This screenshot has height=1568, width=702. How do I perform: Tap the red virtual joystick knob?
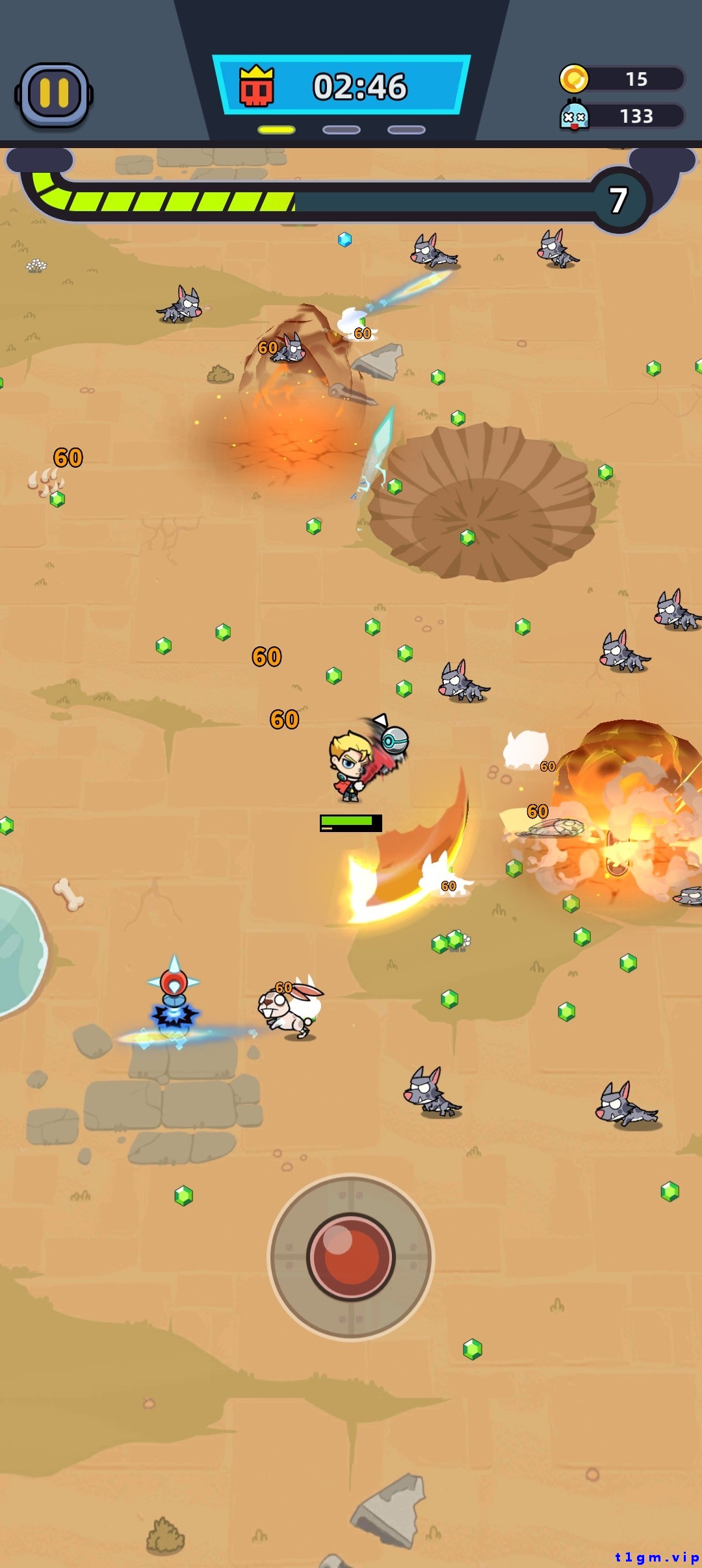[351, 1256]
